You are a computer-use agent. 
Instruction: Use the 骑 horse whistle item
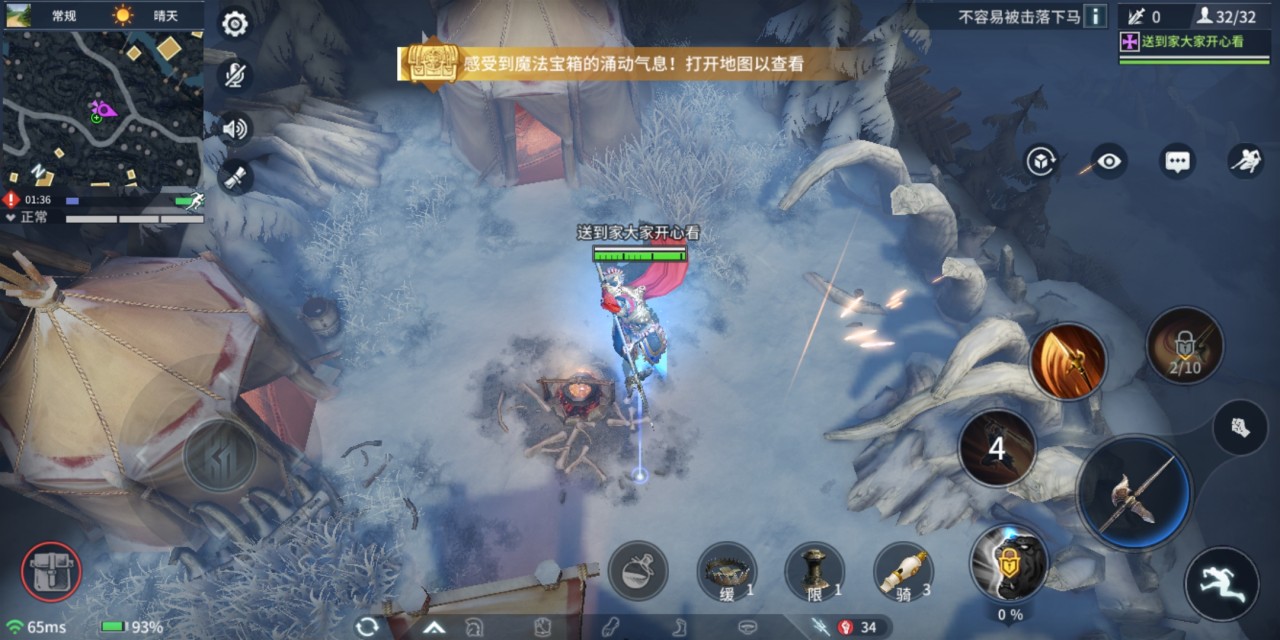[x=903, y=571]
